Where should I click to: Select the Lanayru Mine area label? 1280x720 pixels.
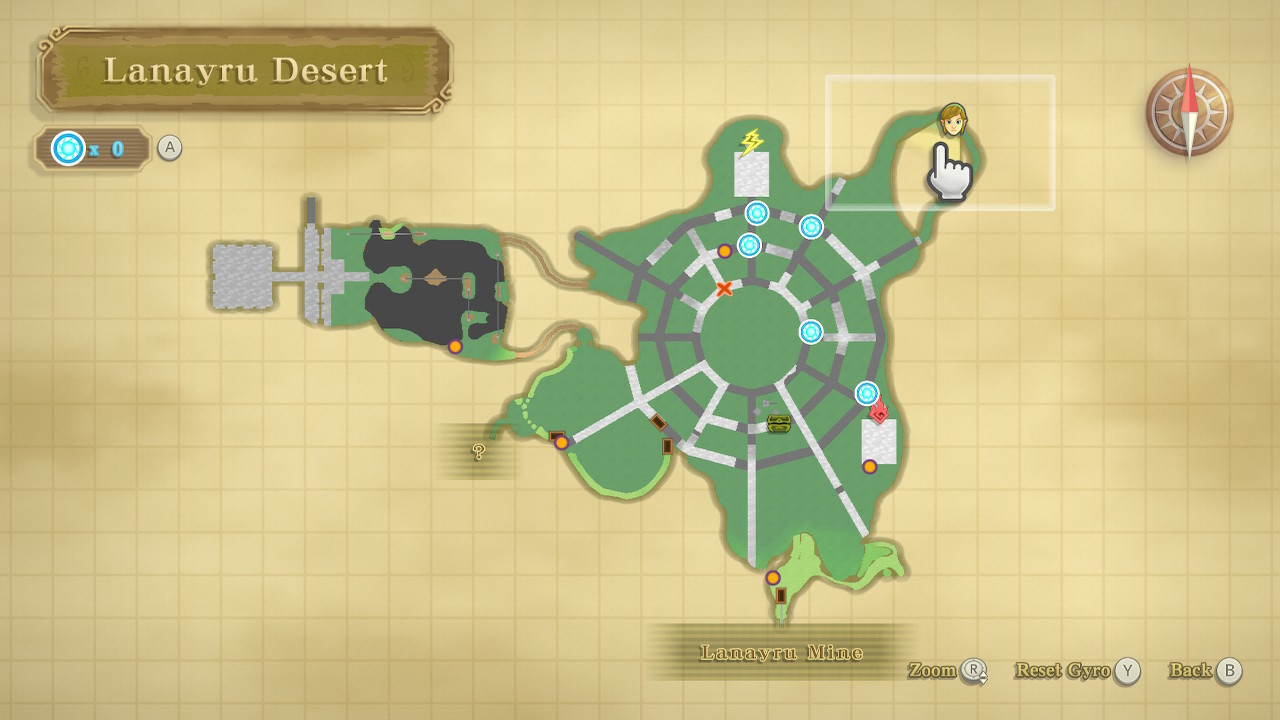(781, 653)
